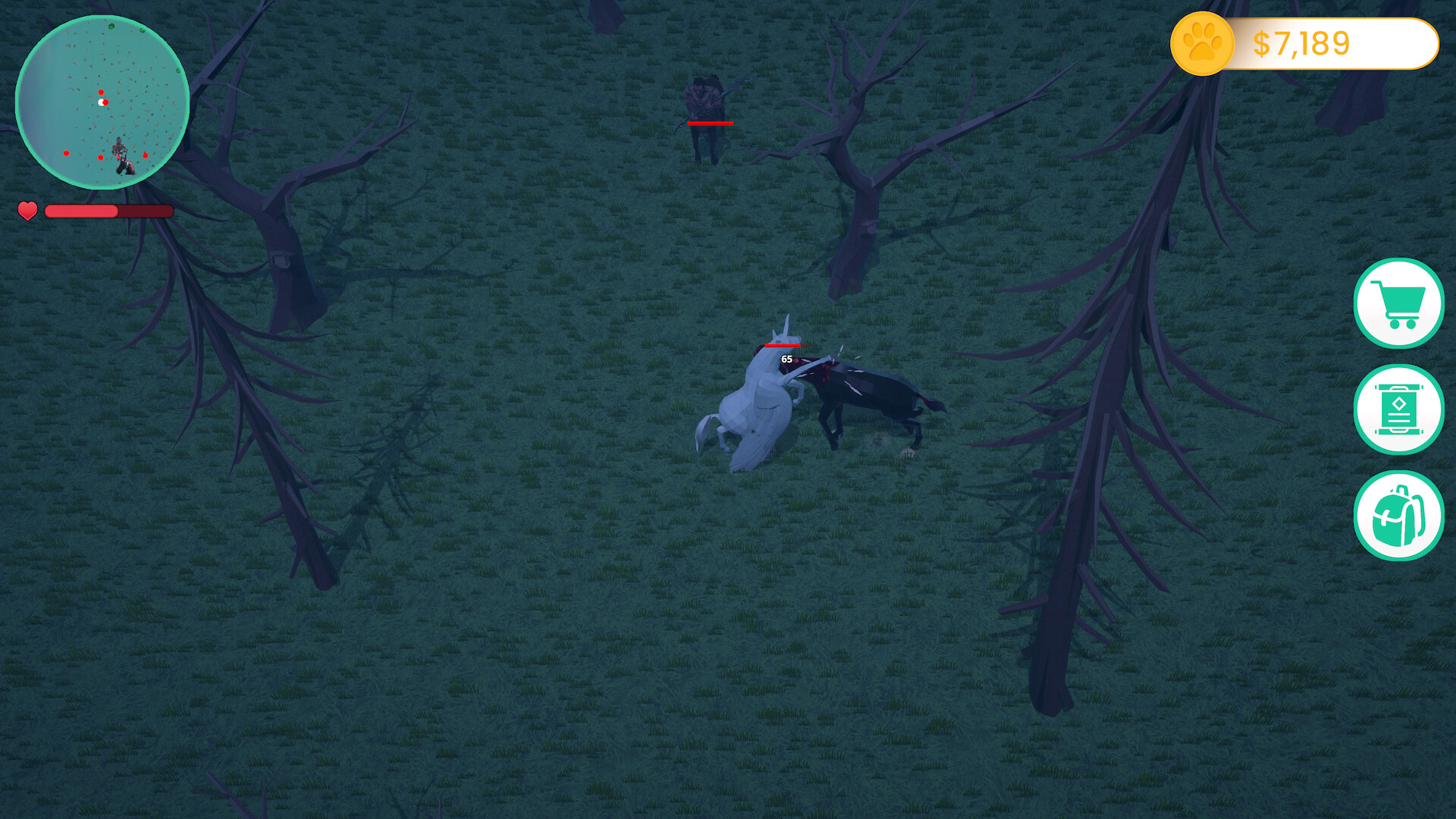Click the white dot near minimap center
This screenshot has width=1456, height=819.
coord(102,101)
